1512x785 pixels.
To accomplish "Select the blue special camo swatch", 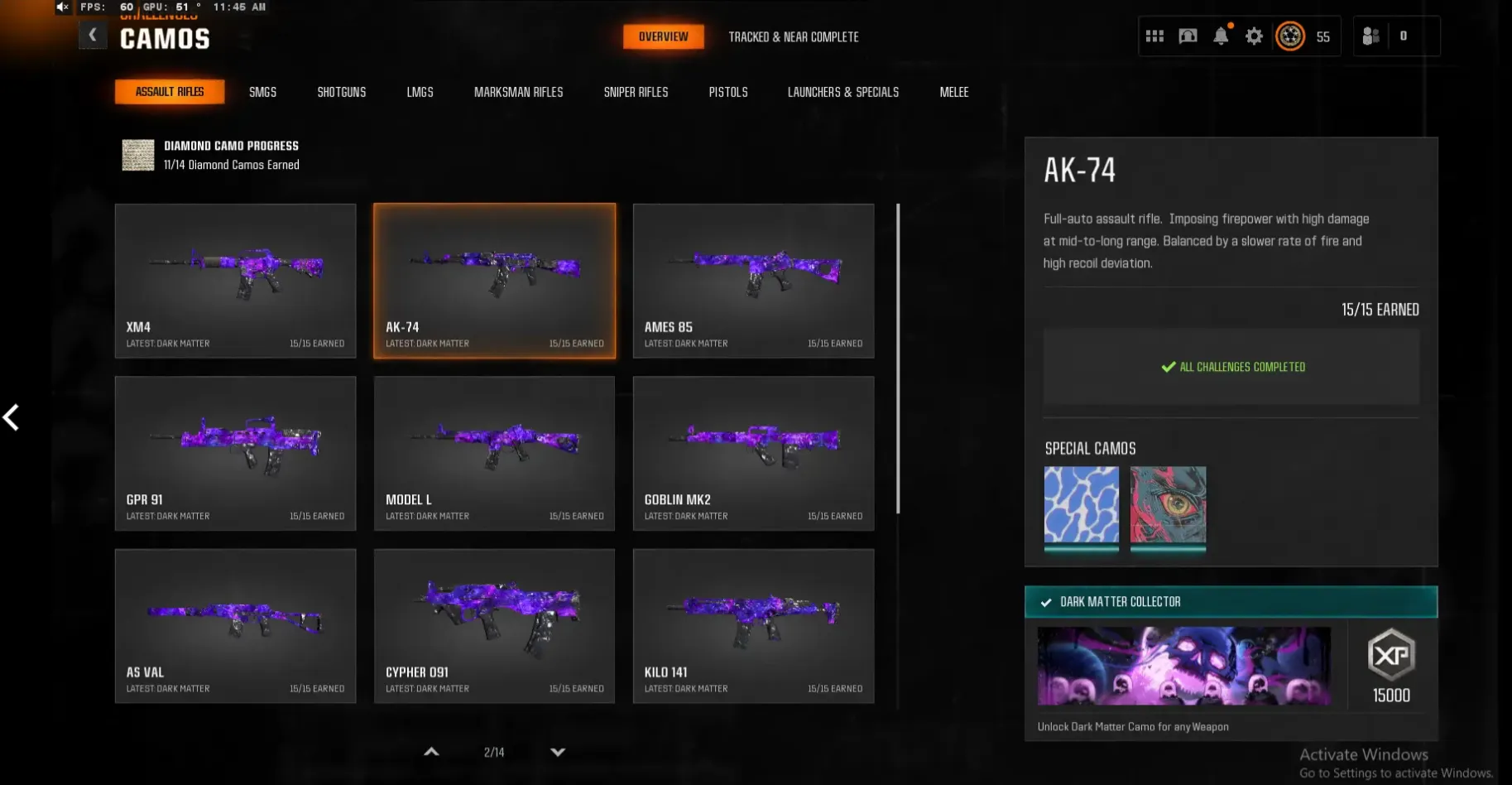I will [1082, 505].
